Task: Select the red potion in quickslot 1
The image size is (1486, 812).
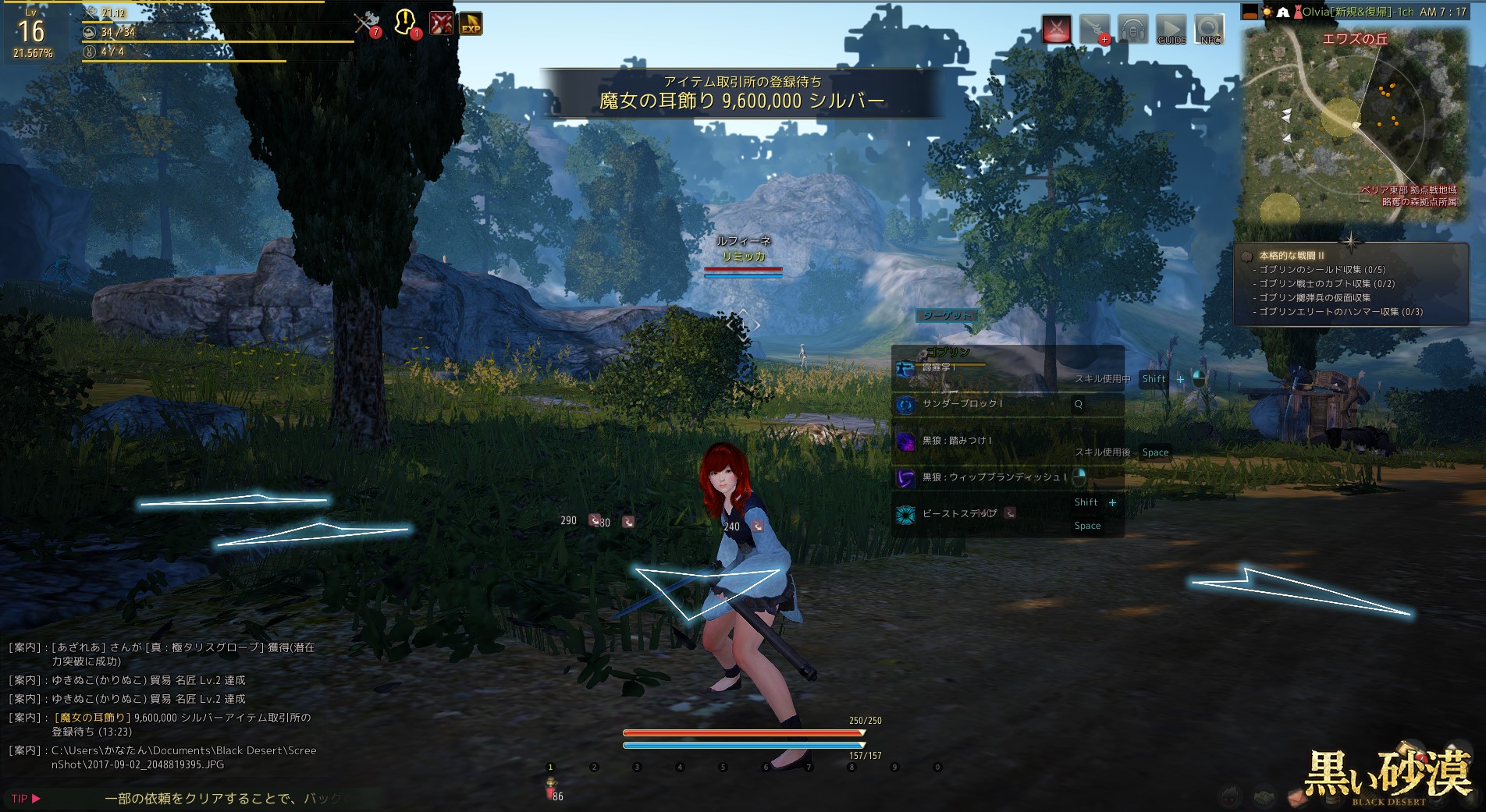Action: (x=551, y=787)
